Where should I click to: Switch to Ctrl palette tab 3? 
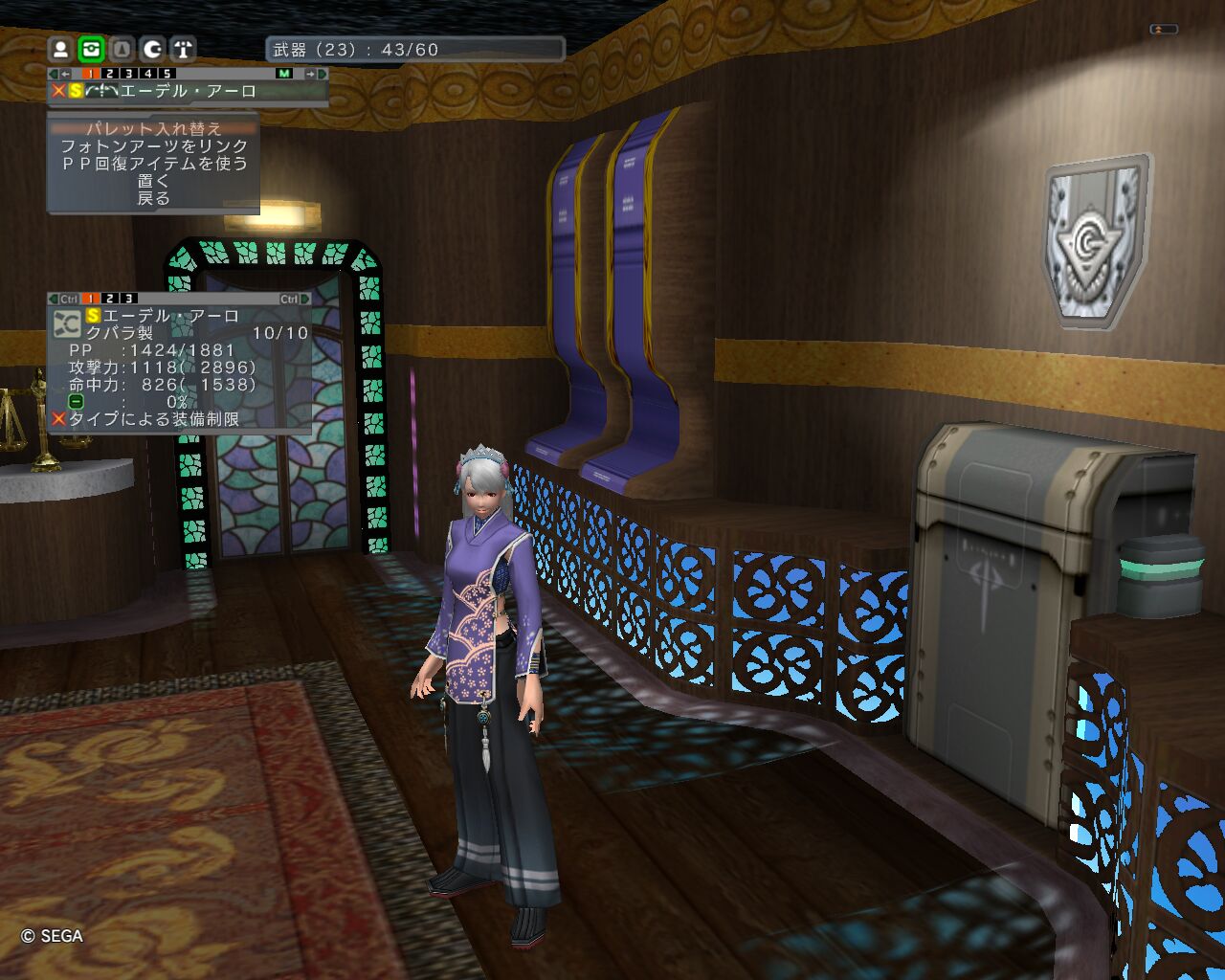pyautogui.click(x=127, y=299)
